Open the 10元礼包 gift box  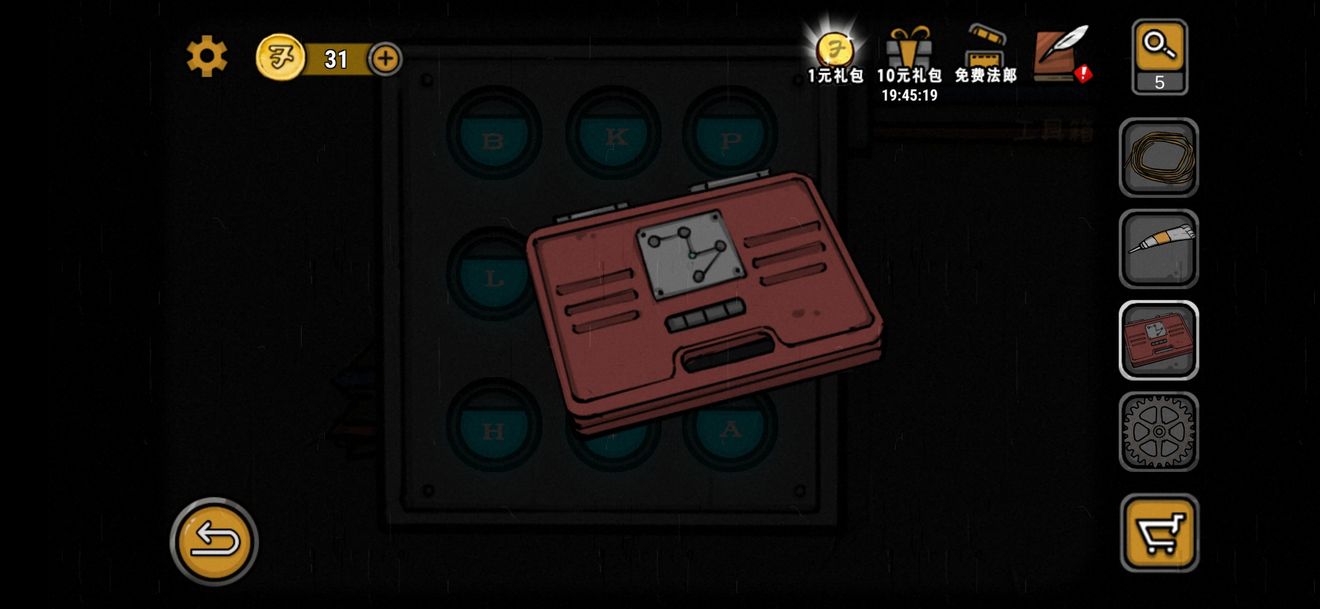pos(909,56)
